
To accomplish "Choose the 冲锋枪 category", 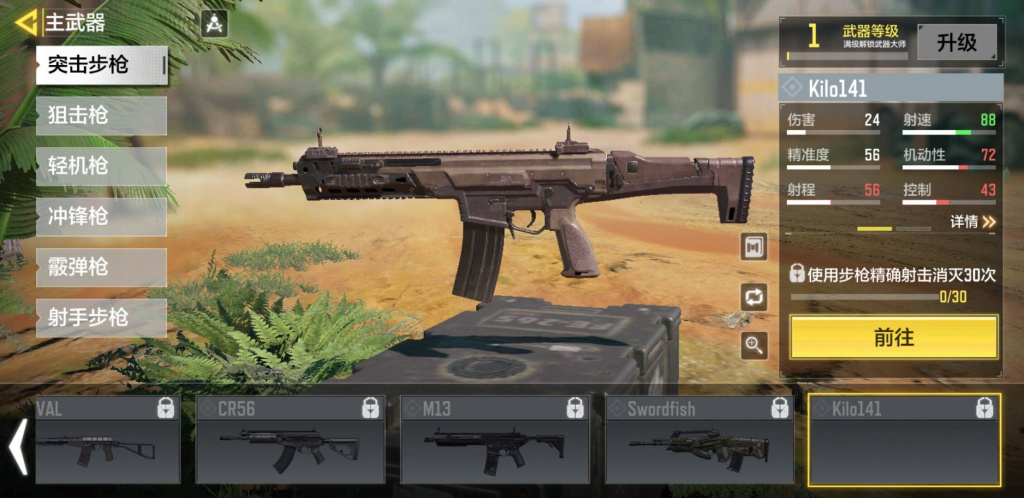I will pyautogui.click(x=100, y=217).
